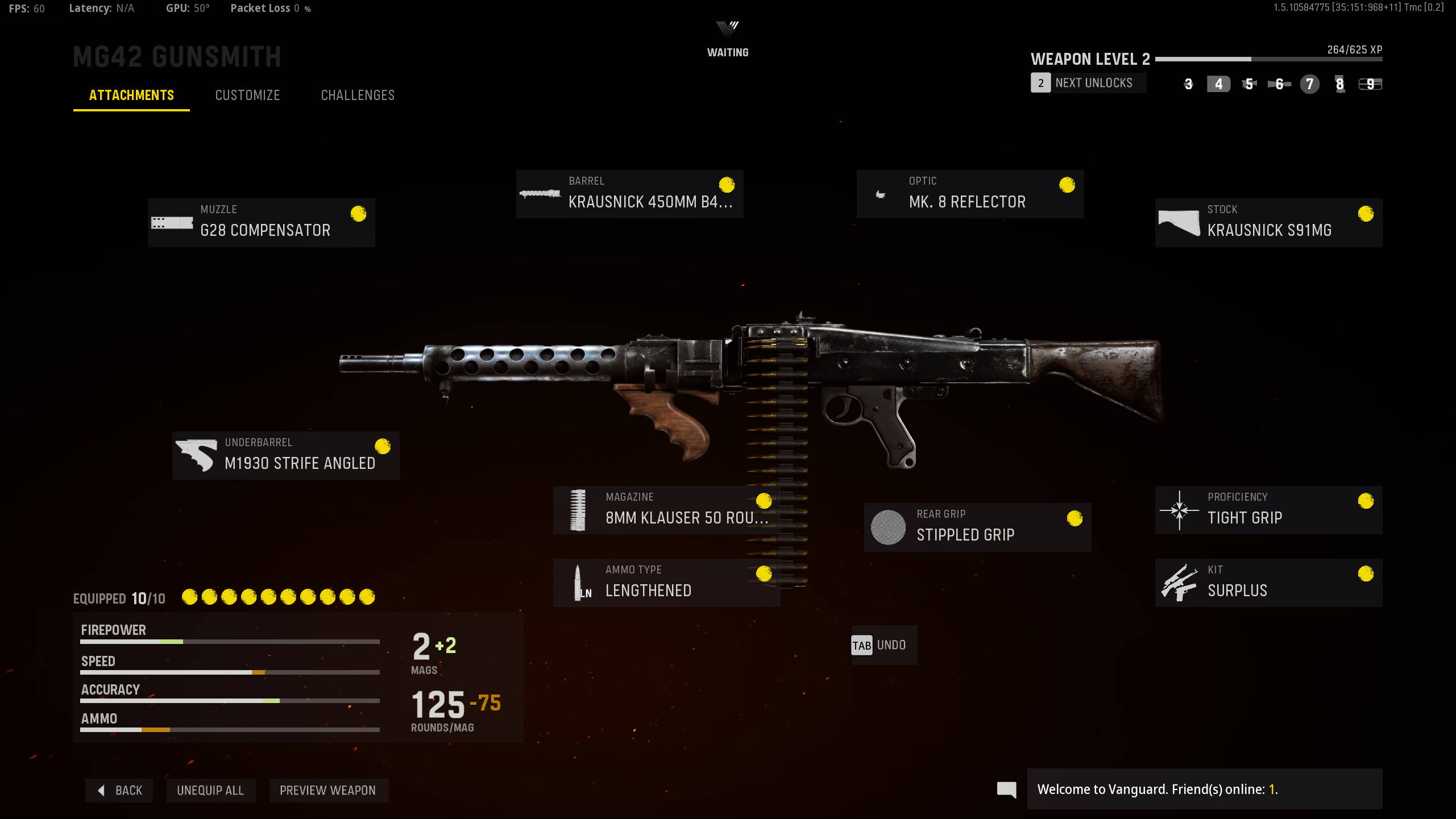The image size is (1456, 819).
Task: Click the Stippled Grip rear grip icon
Action: [888, 527]
